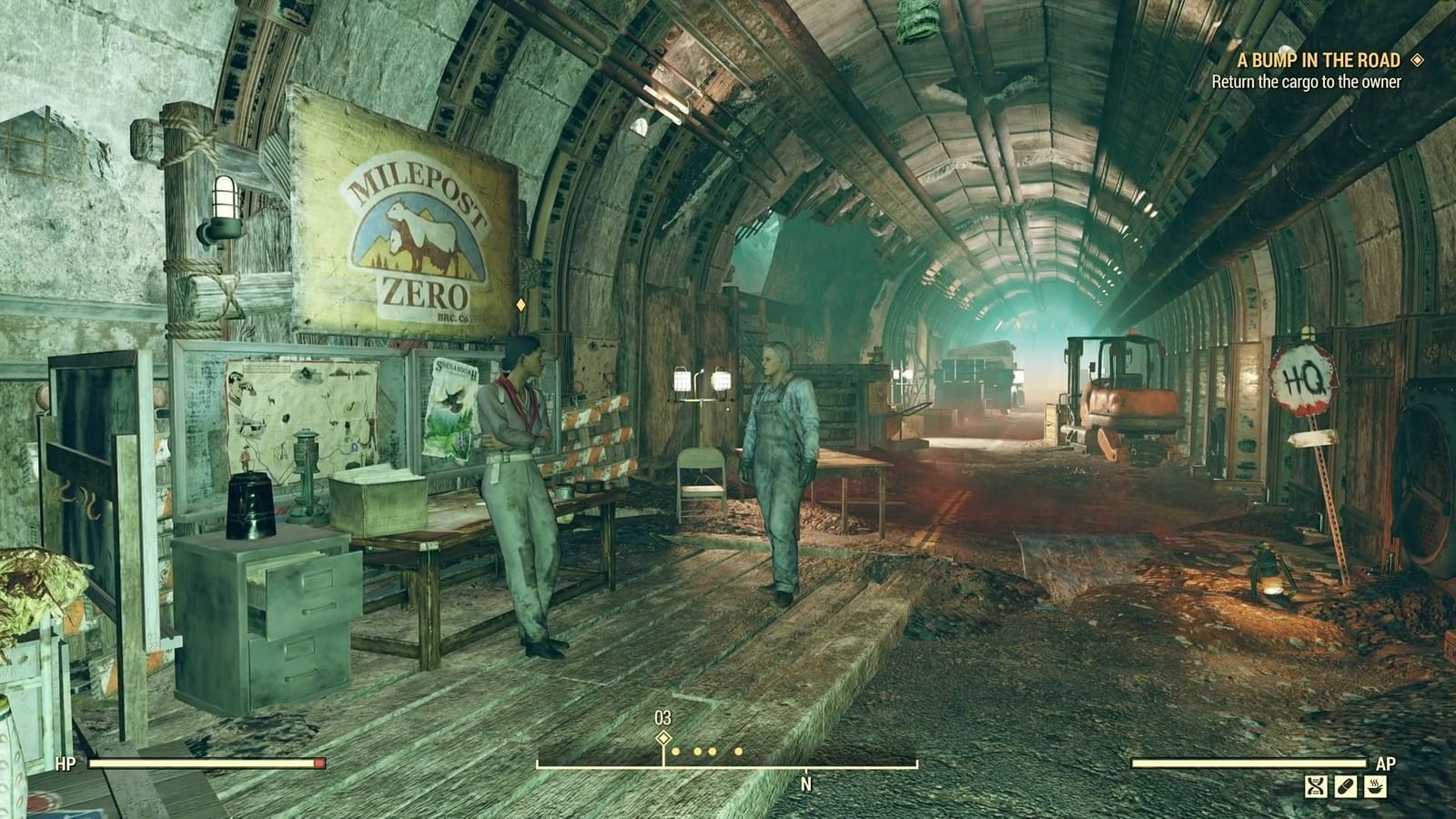Click the DNA mutation status icon
This screenshot has height=819, width=1456.
pos(1316,786)
